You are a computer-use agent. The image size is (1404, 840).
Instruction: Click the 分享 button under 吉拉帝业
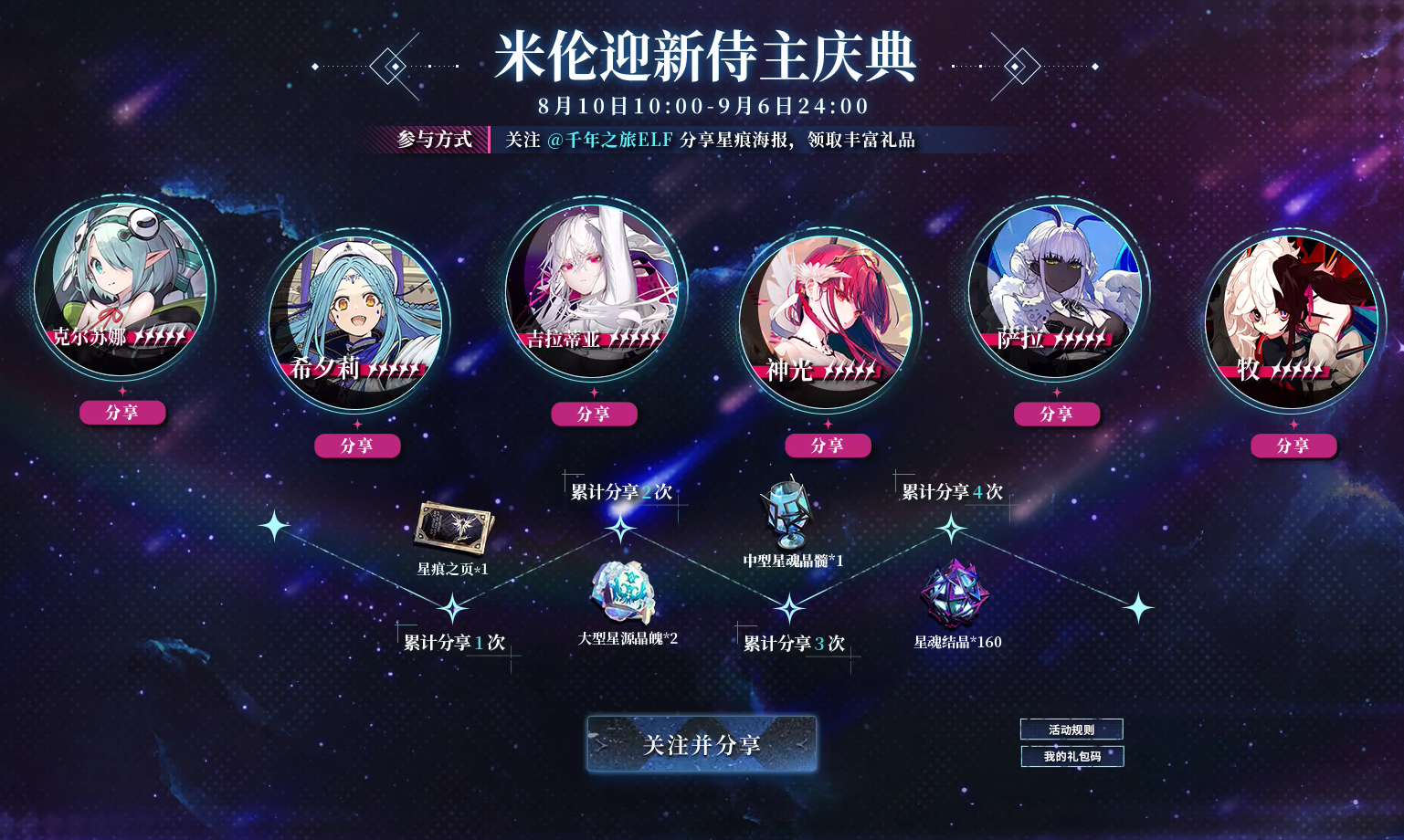pyautogui.click(x=595, y=414)
